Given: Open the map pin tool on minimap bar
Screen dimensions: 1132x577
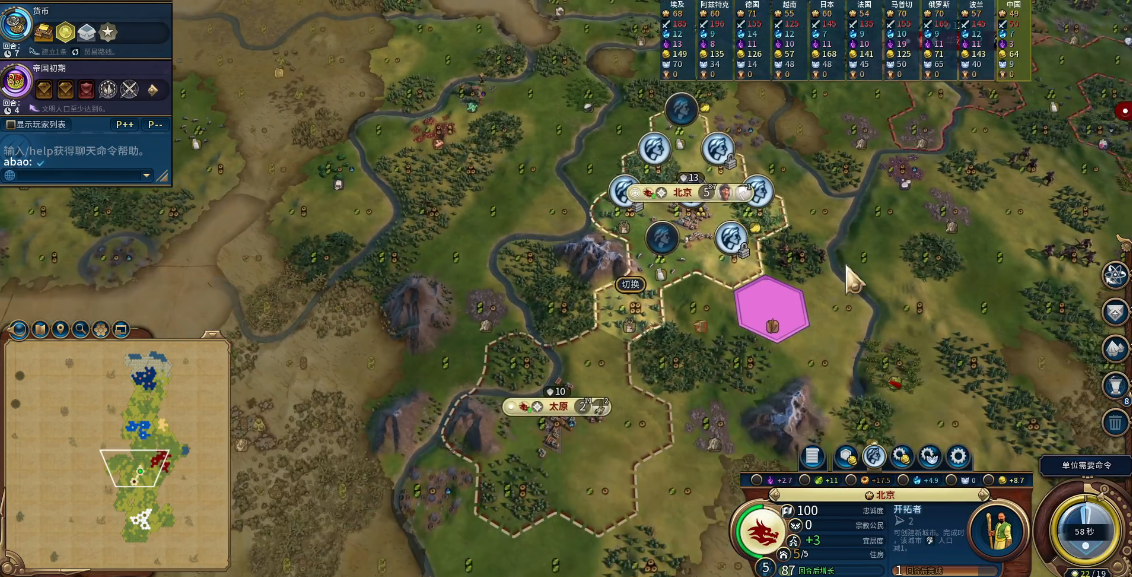Looking at the screenshot, I should (x=61, y=329).
